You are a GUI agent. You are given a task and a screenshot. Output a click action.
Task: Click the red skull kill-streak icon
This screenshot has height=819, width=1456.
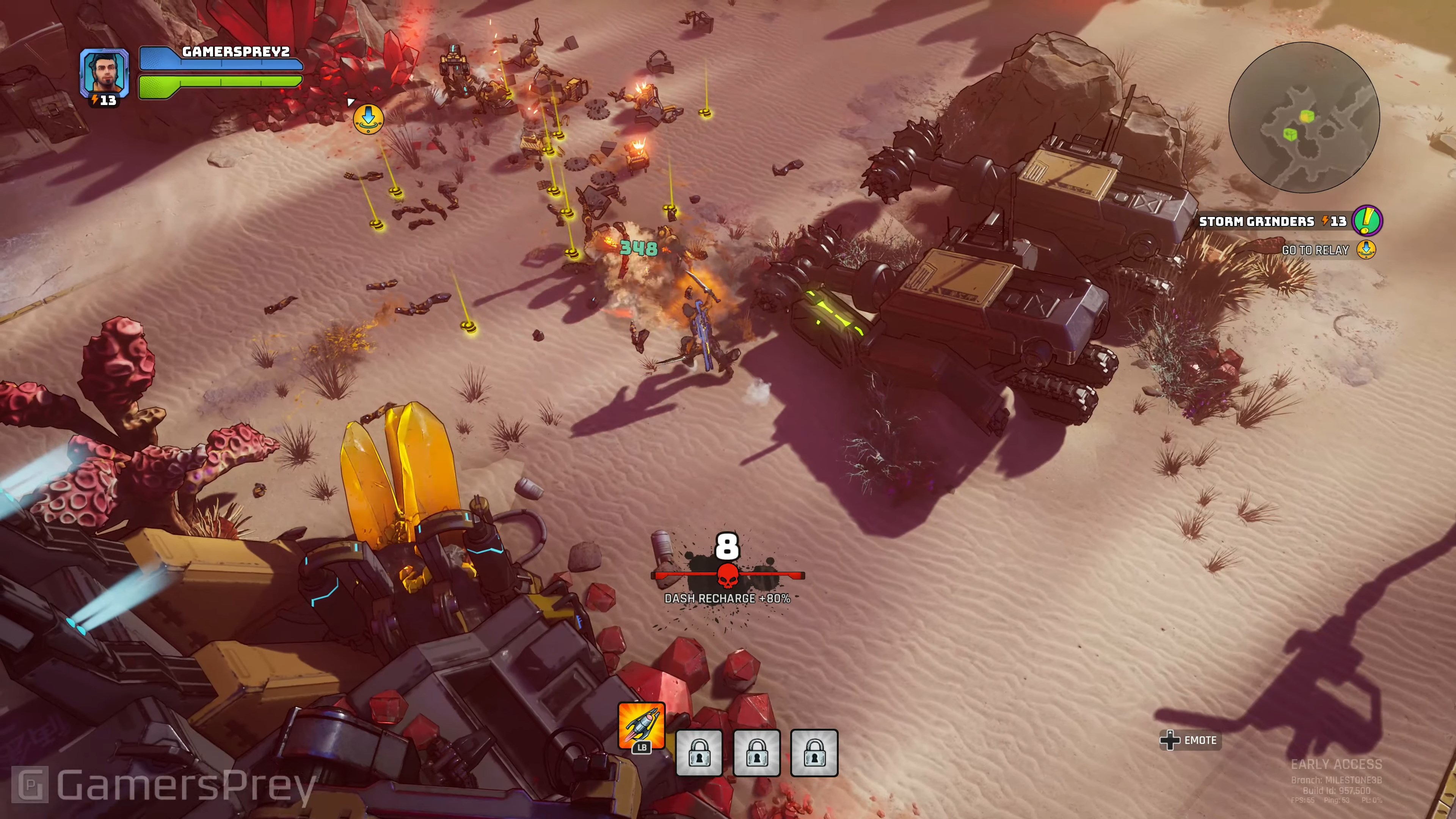click(x=728, y=576)
